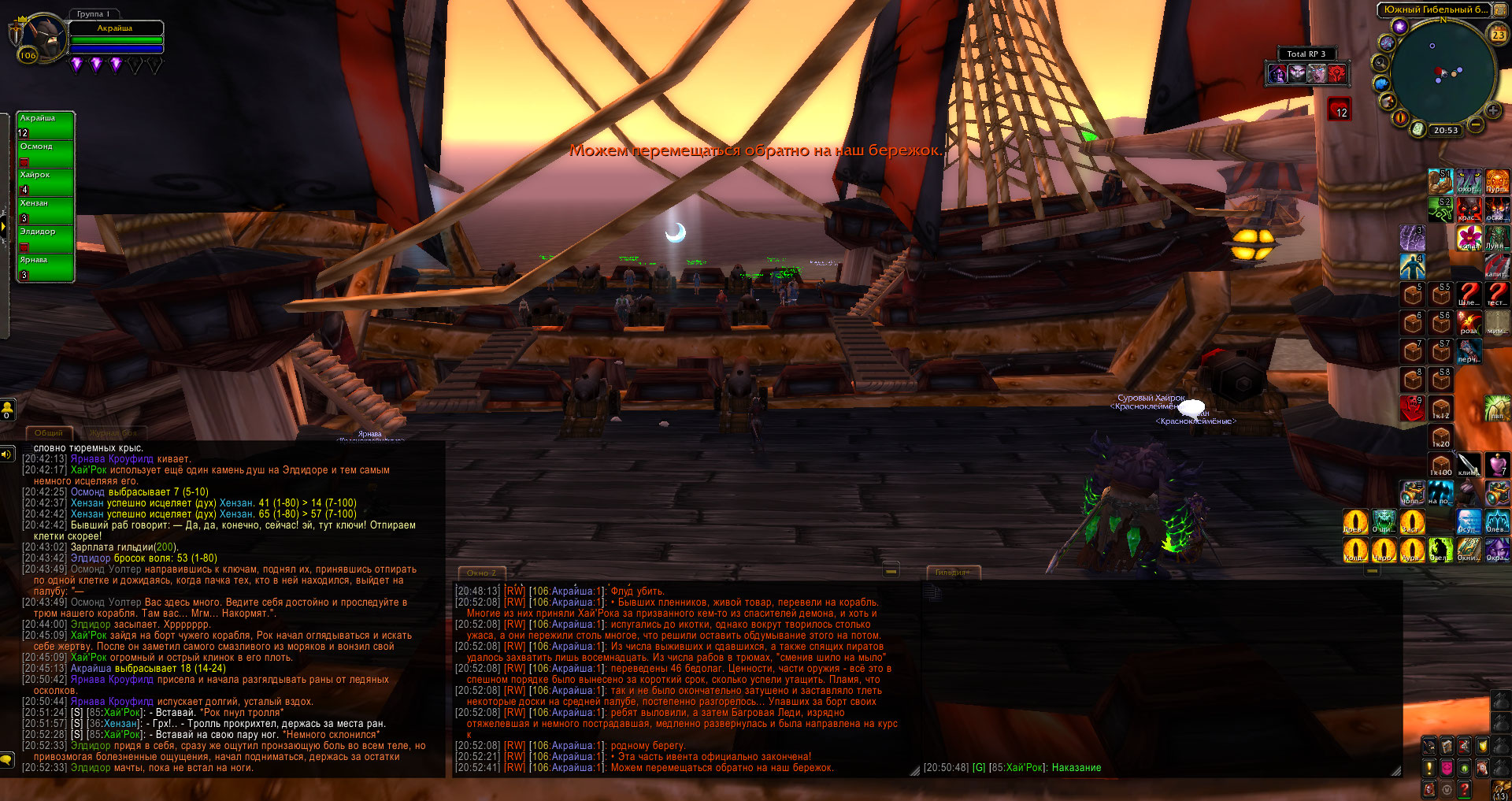
Task: Zoom out the minimap with minus button
Action: click(1476, 124)
